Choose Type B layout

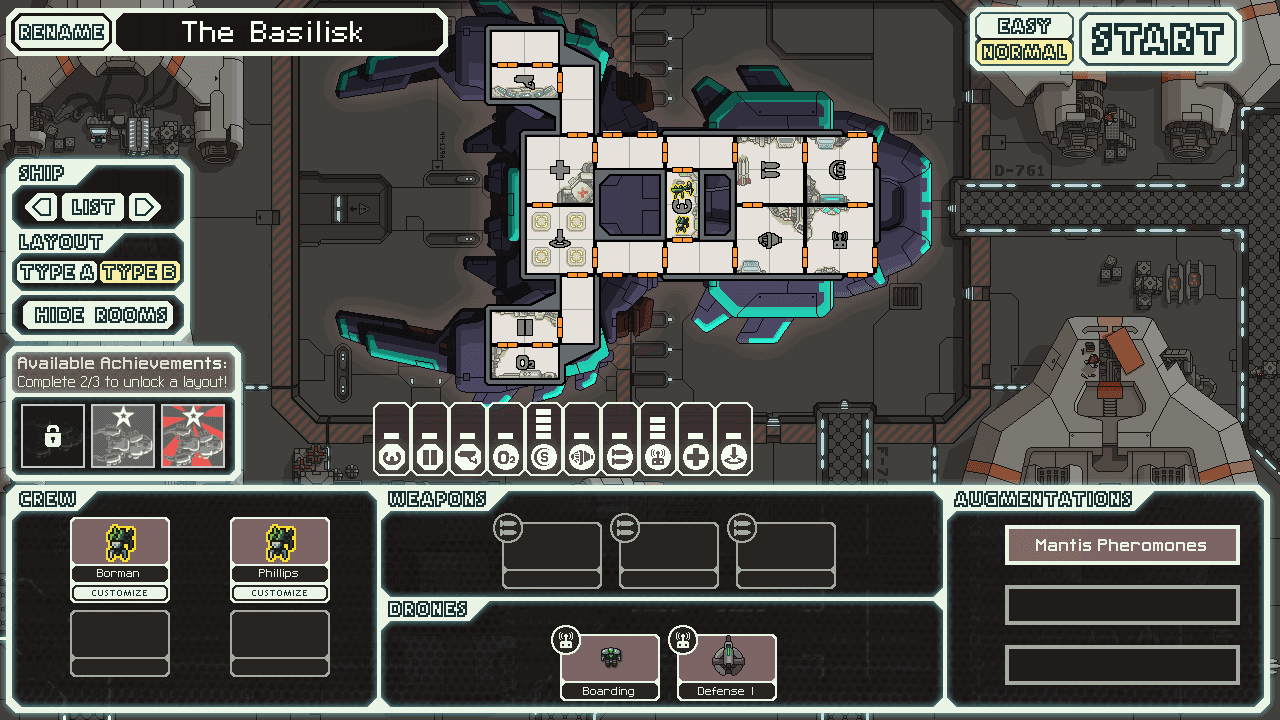coord(139,272)
